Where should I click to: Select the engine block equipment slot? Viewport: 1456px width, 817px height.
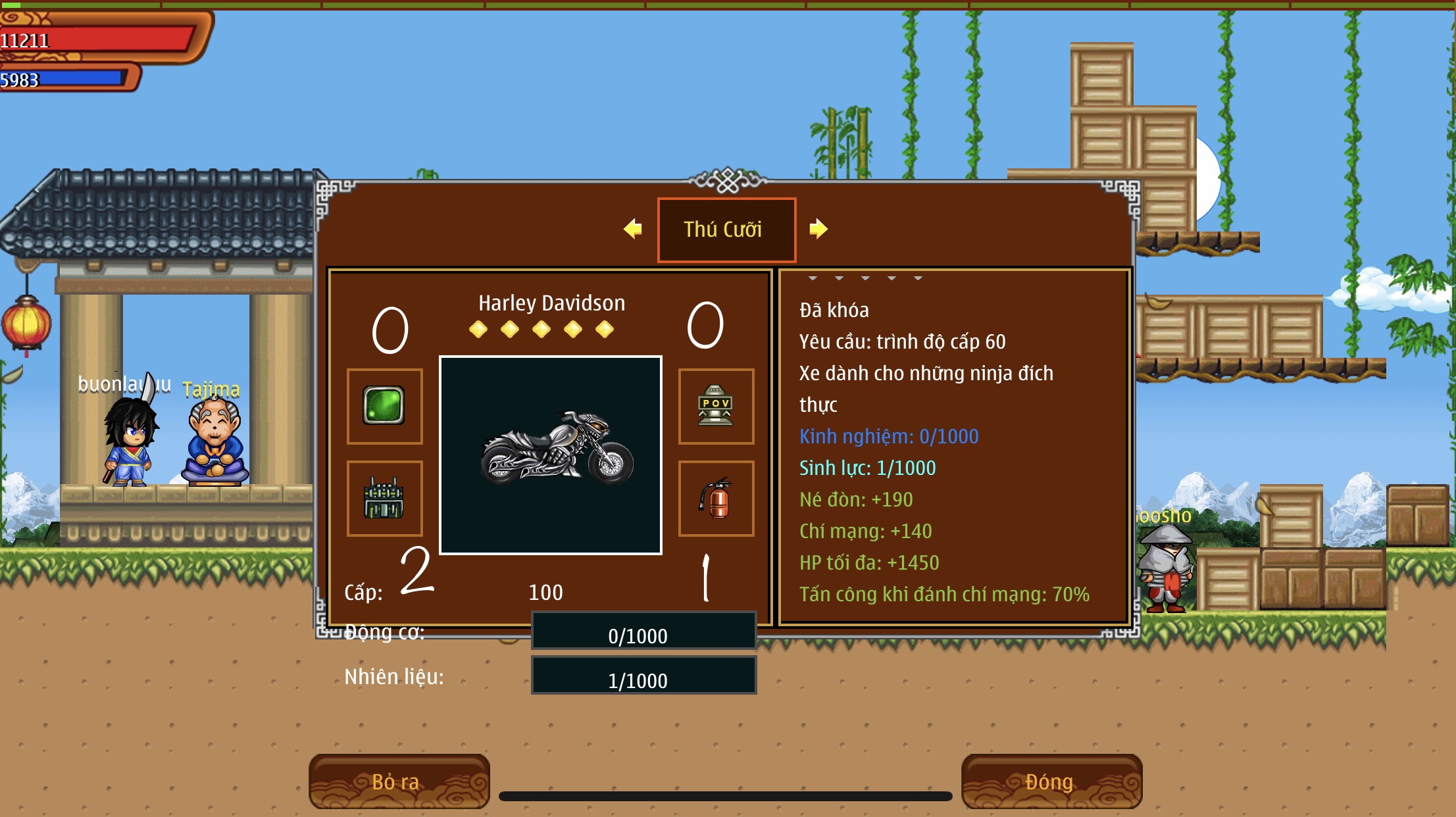tap(385, 498)
